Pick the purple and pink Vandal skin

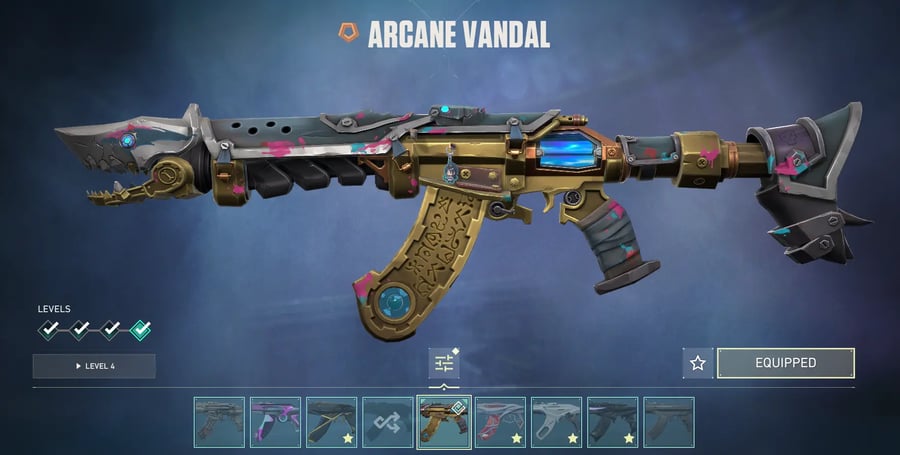pos(275,422)
